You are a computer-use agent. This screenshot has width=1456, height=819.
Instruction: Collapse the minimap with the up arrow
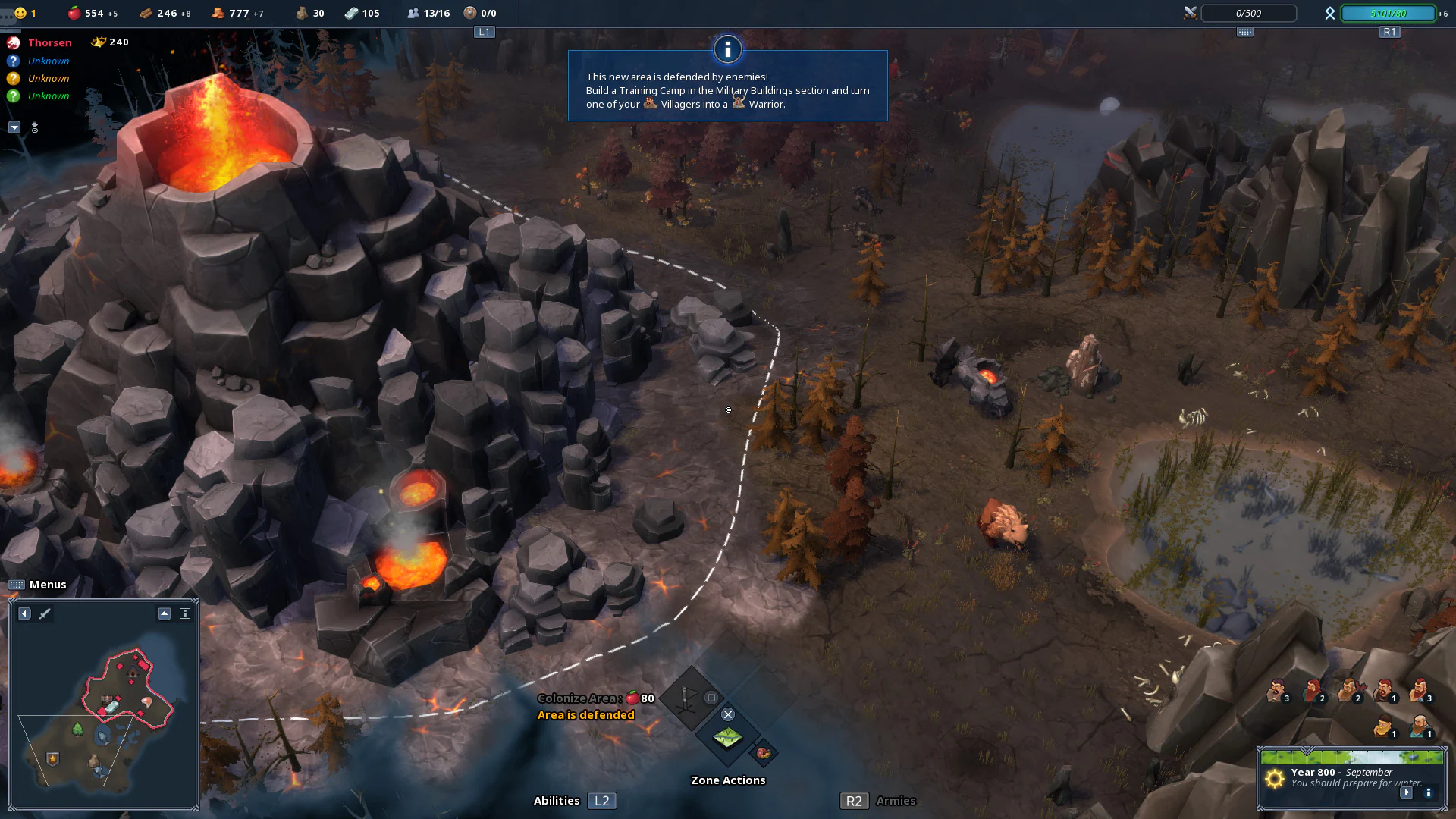point(164,613)
